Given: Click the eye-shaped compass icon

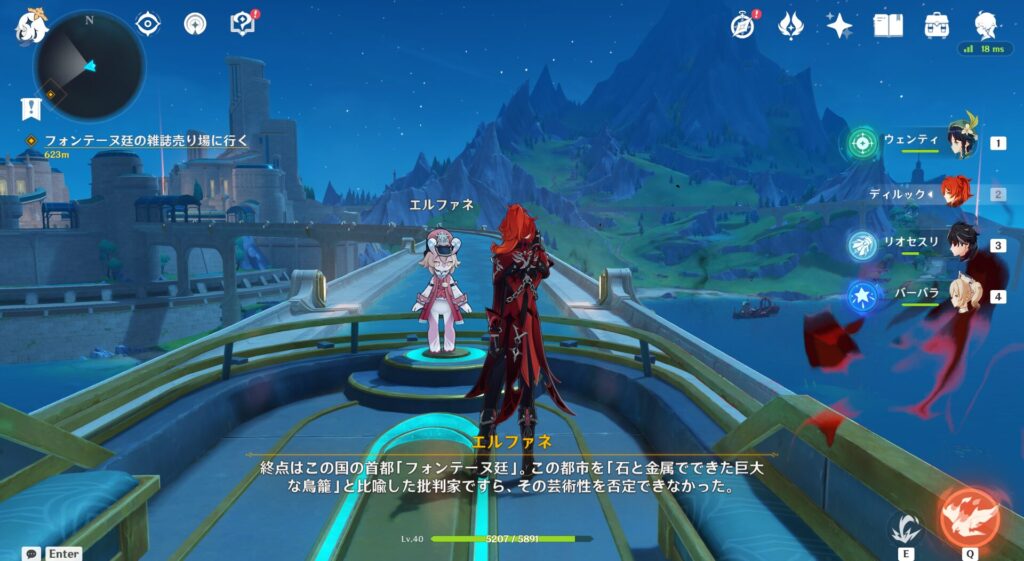Looking at the screenshot, I should 148,23.
